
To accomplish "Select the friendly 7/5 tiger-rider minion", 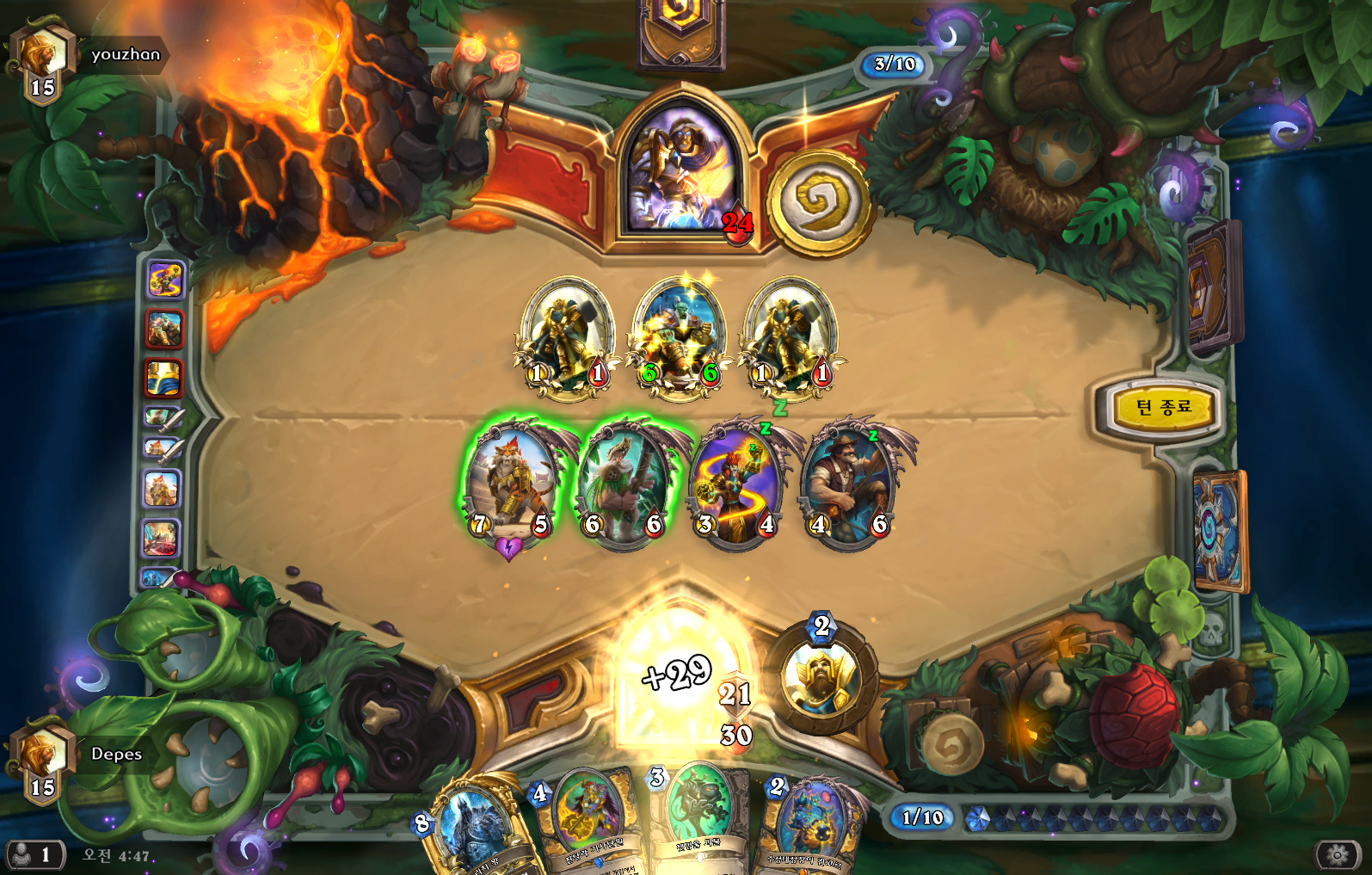I will pos(510,486).
